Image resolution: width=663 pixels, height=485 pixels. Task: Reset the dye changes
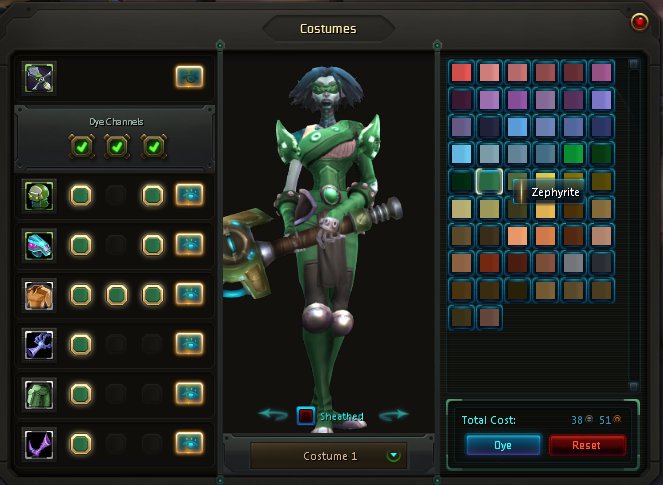[x=587, y=444]
